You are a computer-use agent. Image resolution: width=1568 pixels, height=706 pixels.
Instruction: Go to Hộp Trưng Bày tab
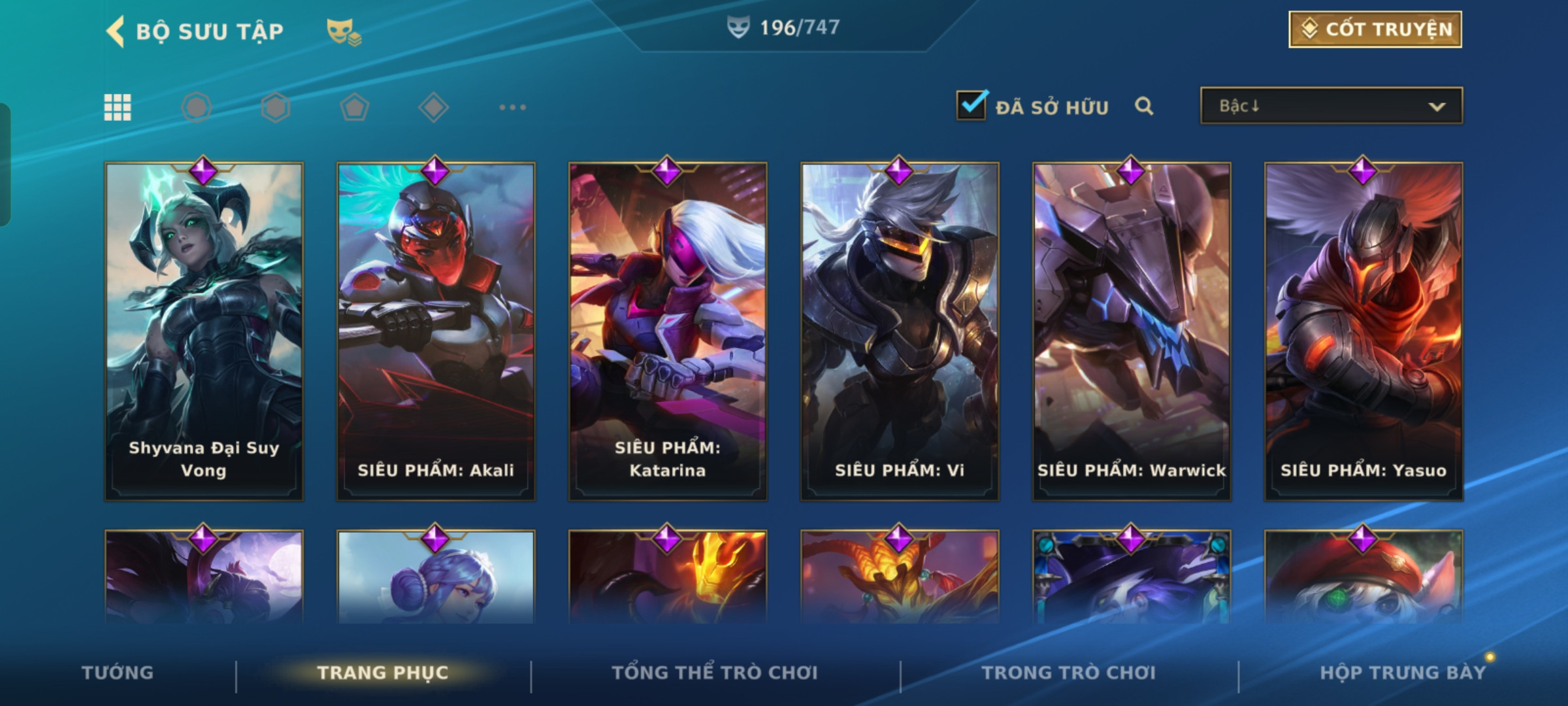pos(1403,673)
